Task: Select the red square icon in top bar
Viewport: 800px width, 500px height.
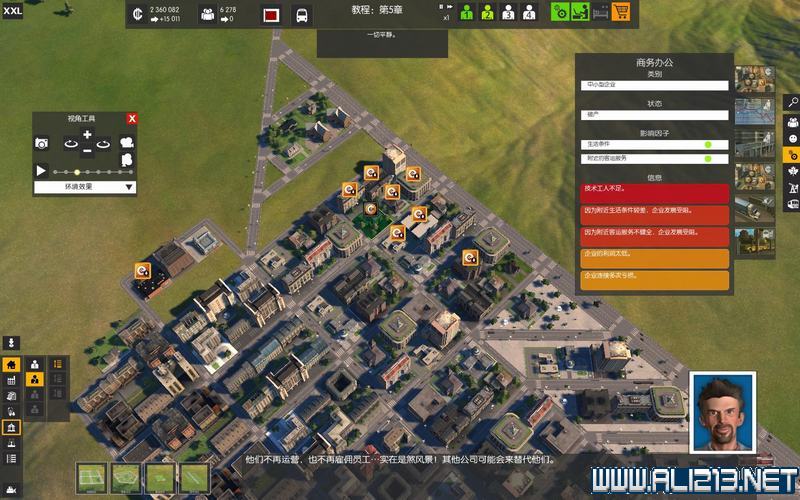Action: click(271, 14)
